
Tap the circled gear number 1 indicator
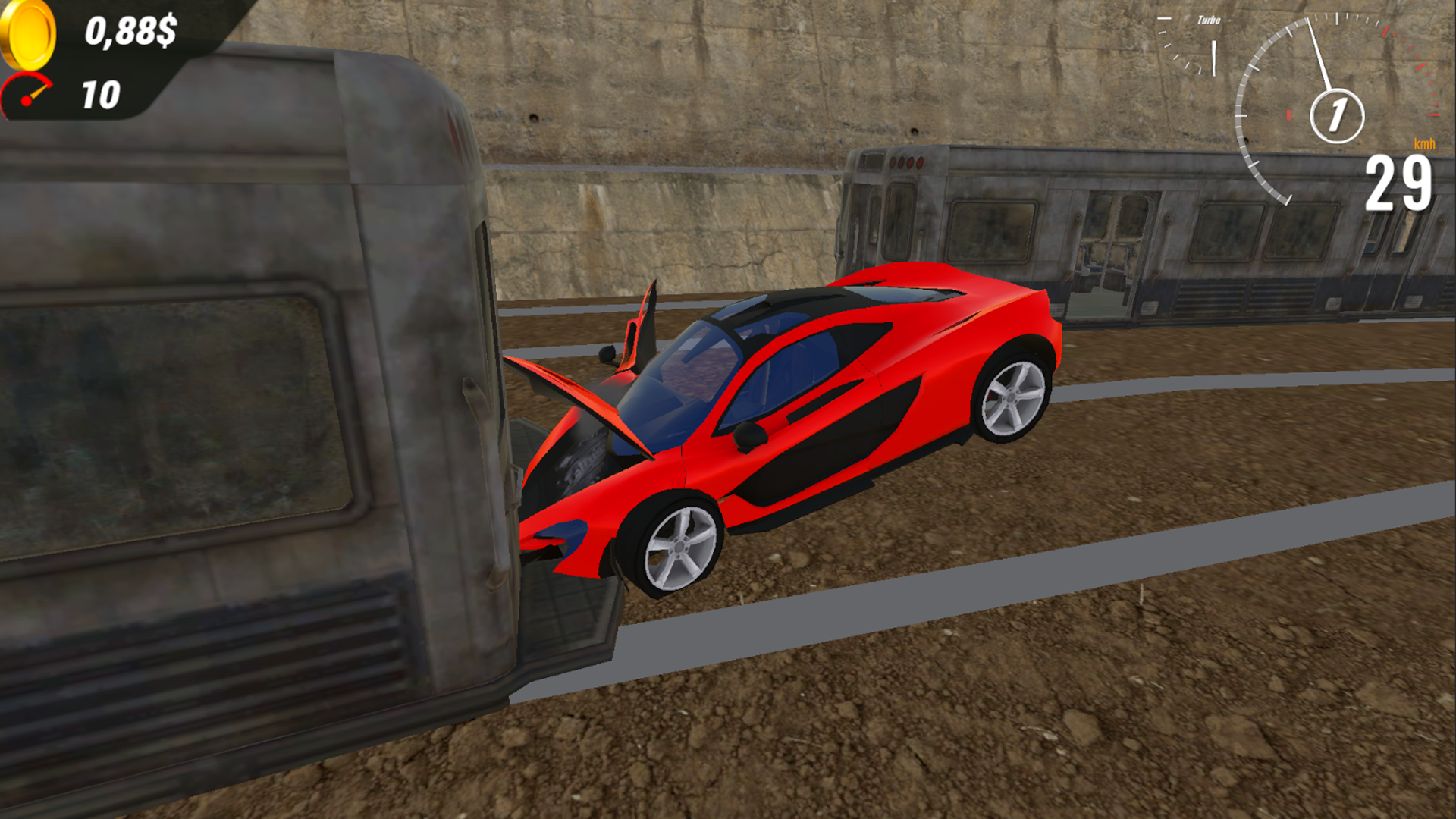pyautogui.click(x=1338, y=115)
